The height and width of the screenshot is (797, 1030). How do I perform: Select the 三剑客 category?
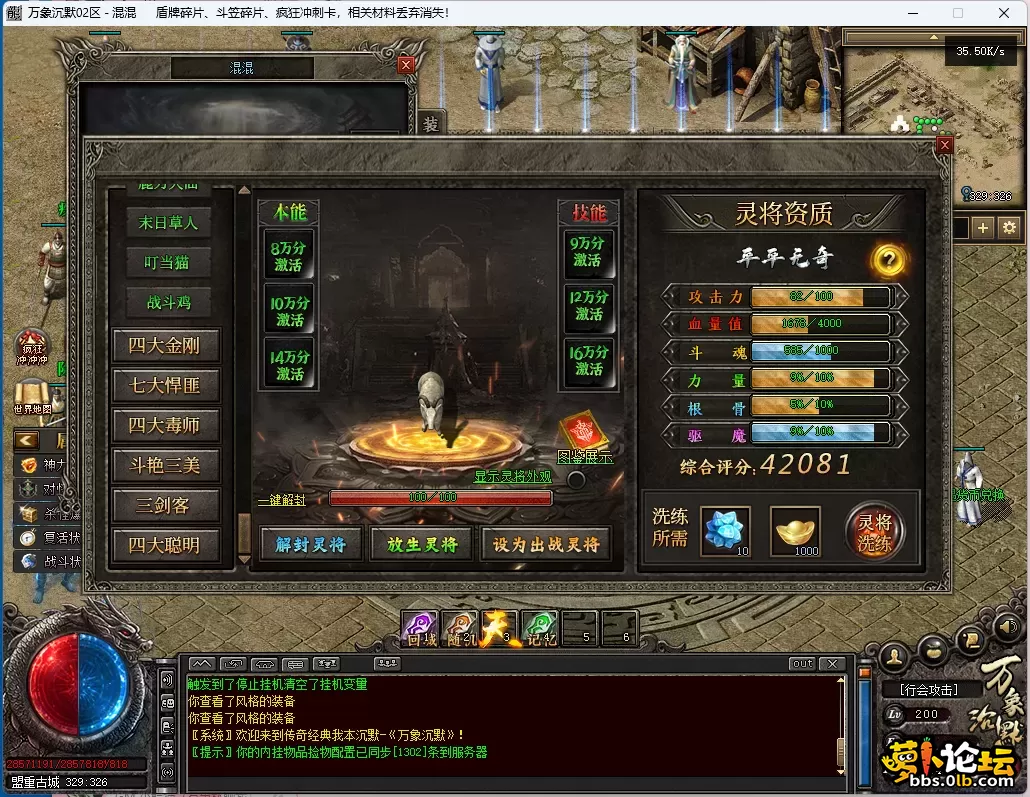coord(165,505)
